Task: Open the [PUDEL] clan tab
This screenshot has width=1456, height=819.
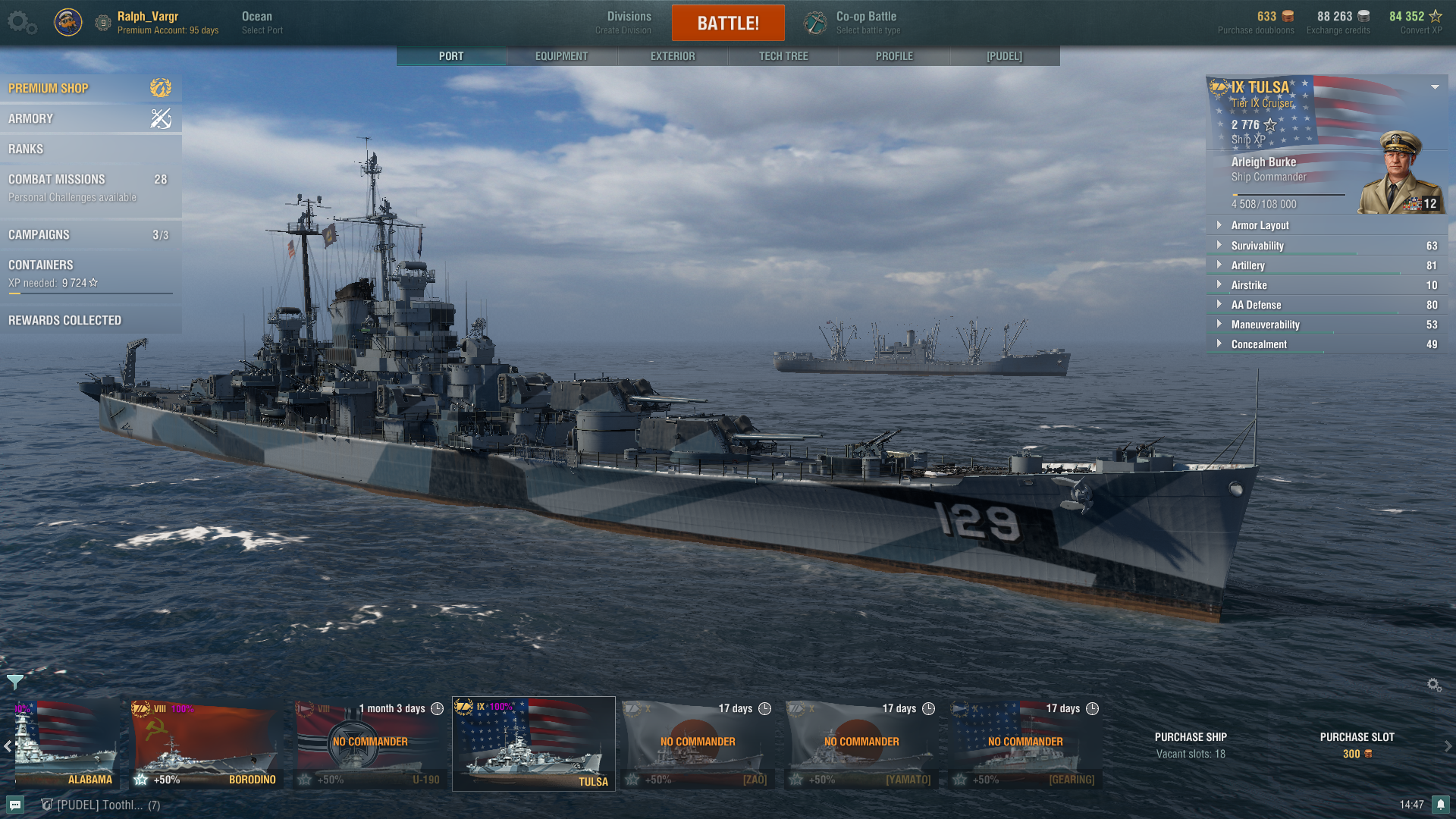Action: point(1004,56)
